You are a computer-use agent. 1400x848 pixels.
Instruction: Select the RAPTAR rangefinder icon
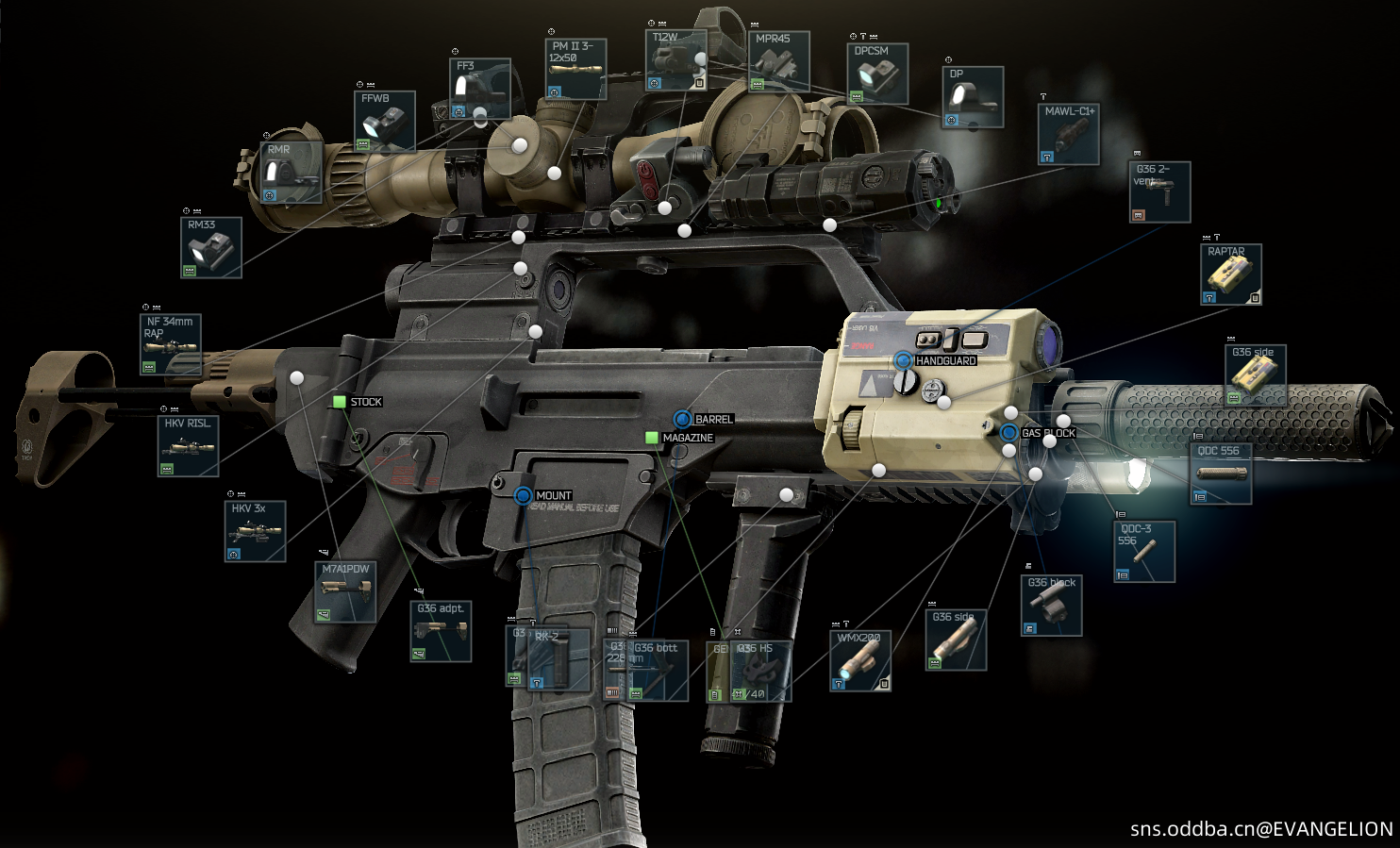pyautogui.click(x=1230, y=273)
